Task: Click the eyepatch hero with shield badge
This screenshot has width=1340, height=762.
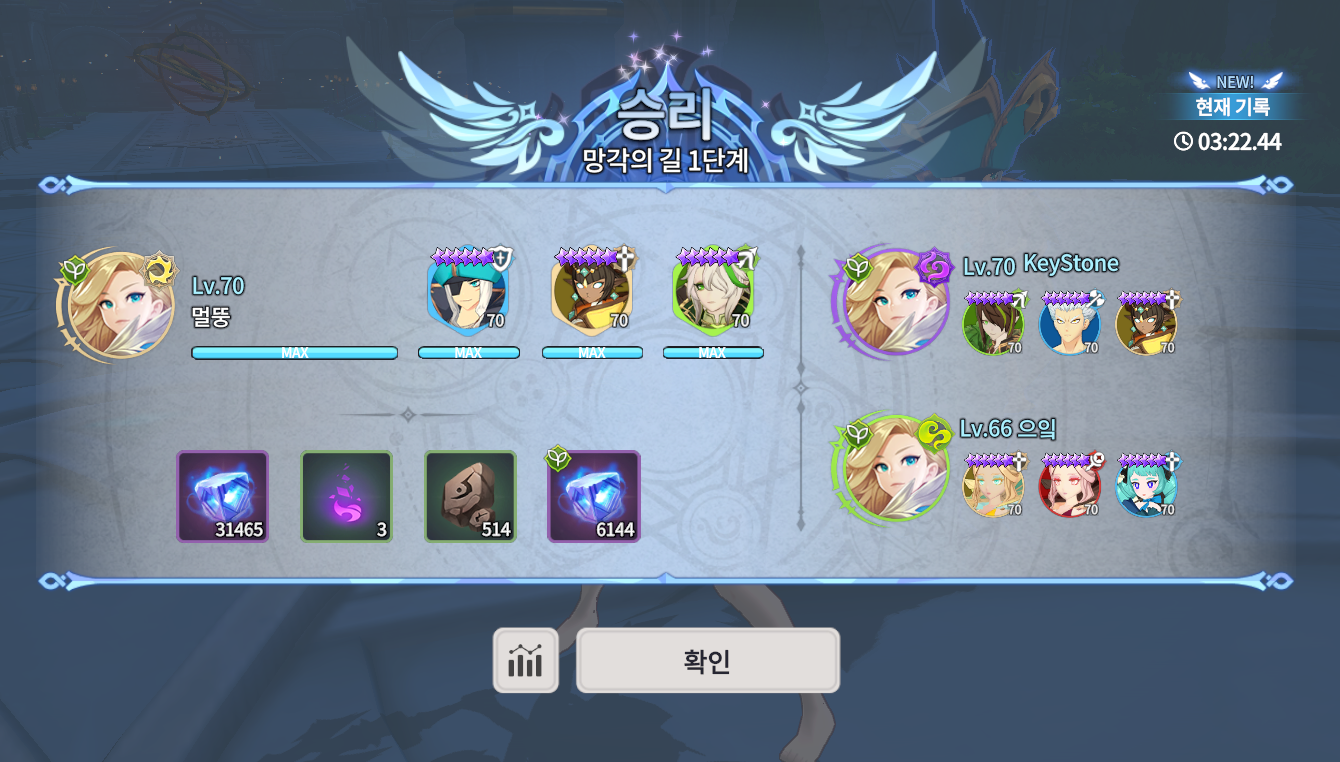Action: click(x=468, y=294)
